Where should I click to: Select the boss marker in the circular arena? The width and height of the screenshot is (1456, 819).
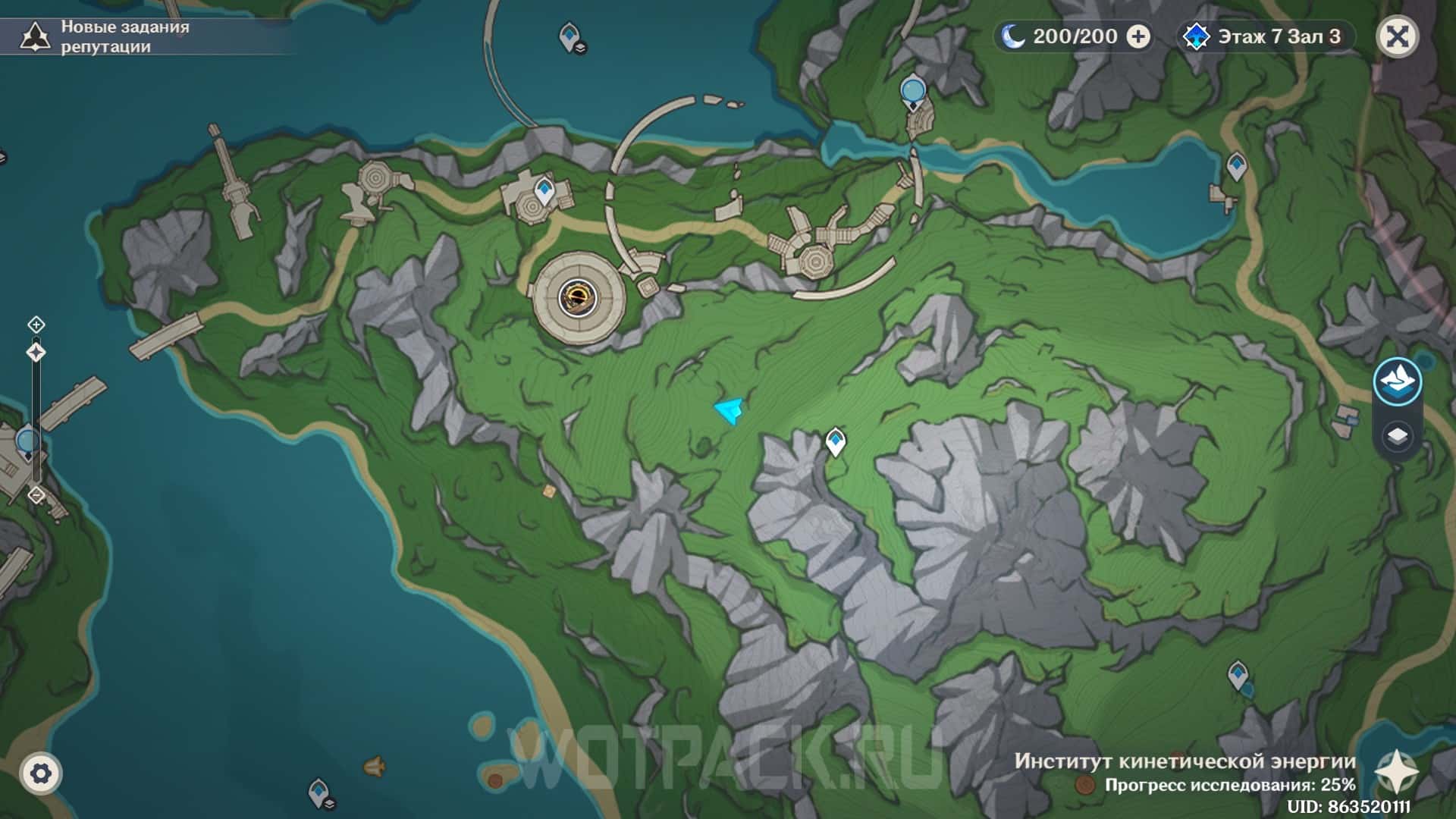coord(578,297)
